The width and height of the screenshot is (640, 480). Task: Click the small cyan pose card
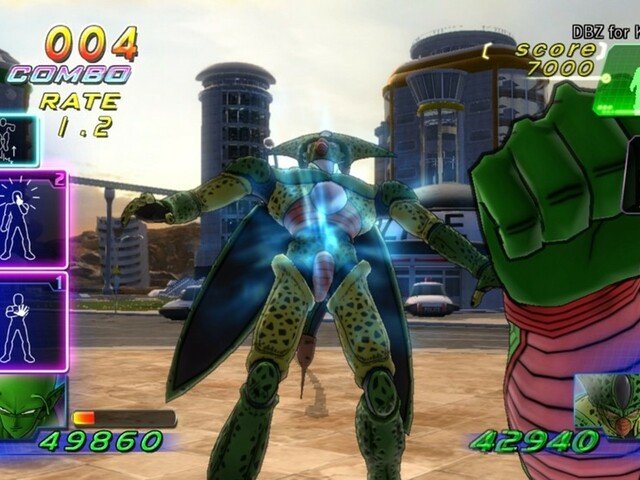point(17,140)
